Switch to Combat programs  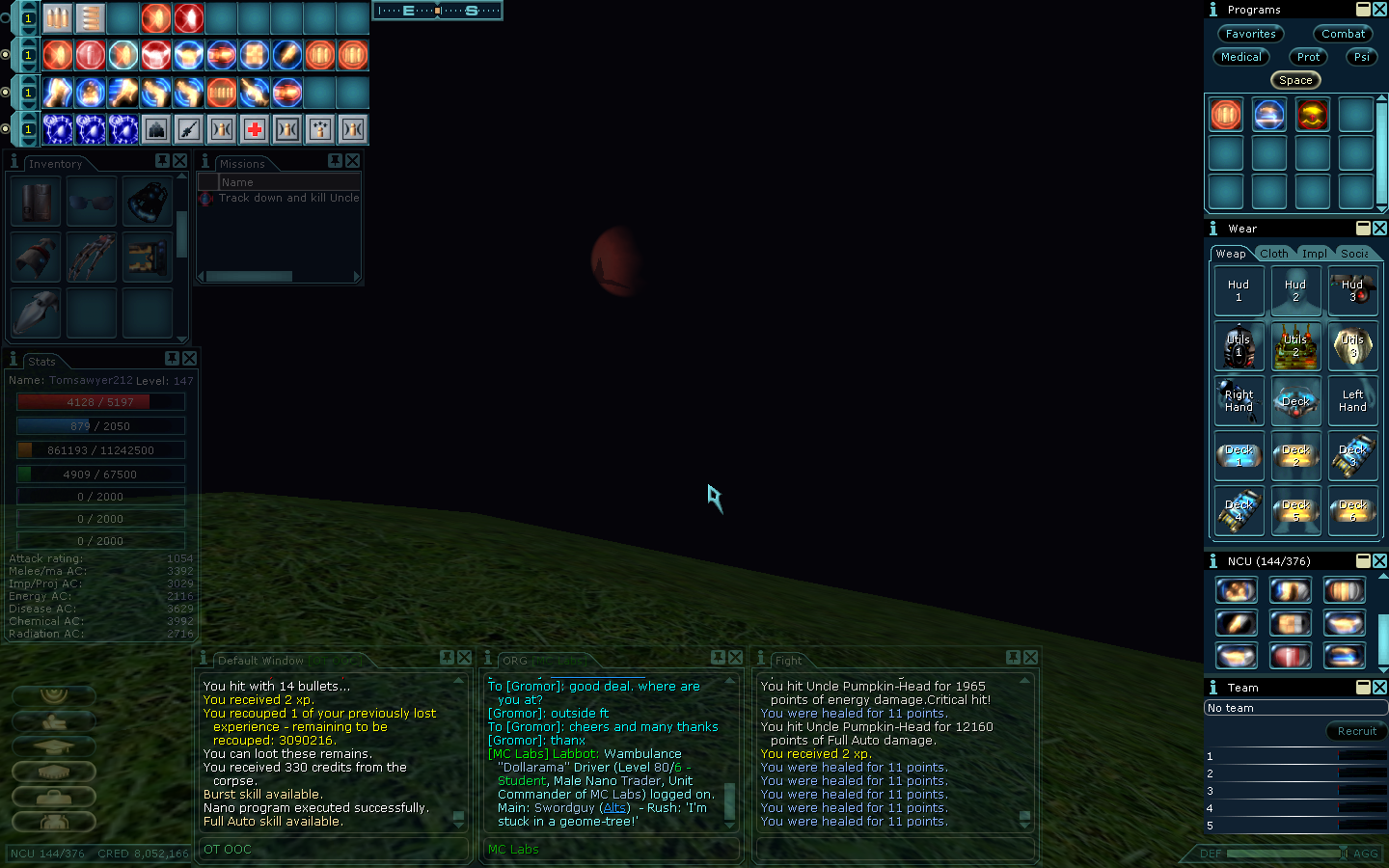[x=1343, y=34]
